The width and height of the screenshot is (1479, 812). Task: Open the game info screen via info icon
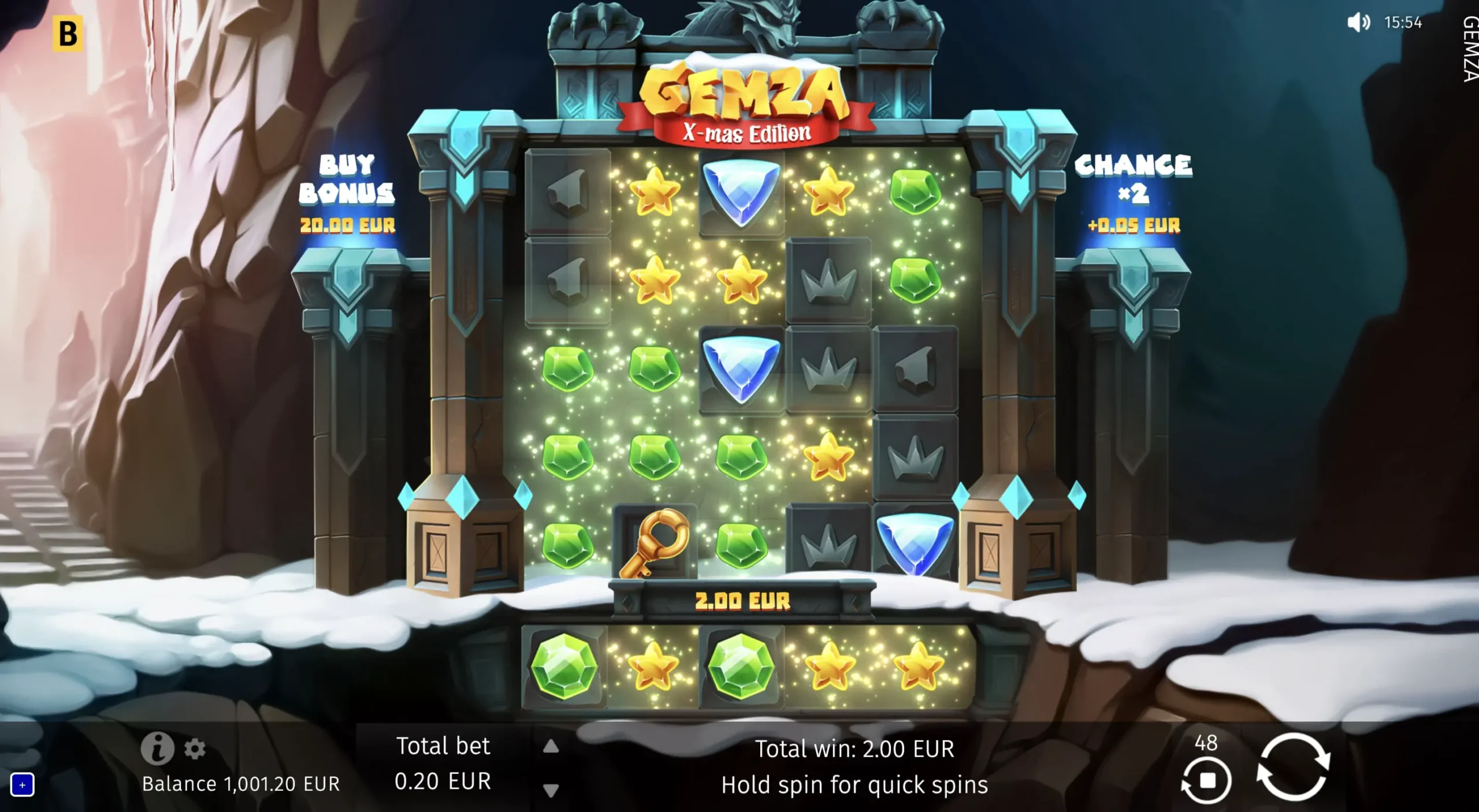158,748
